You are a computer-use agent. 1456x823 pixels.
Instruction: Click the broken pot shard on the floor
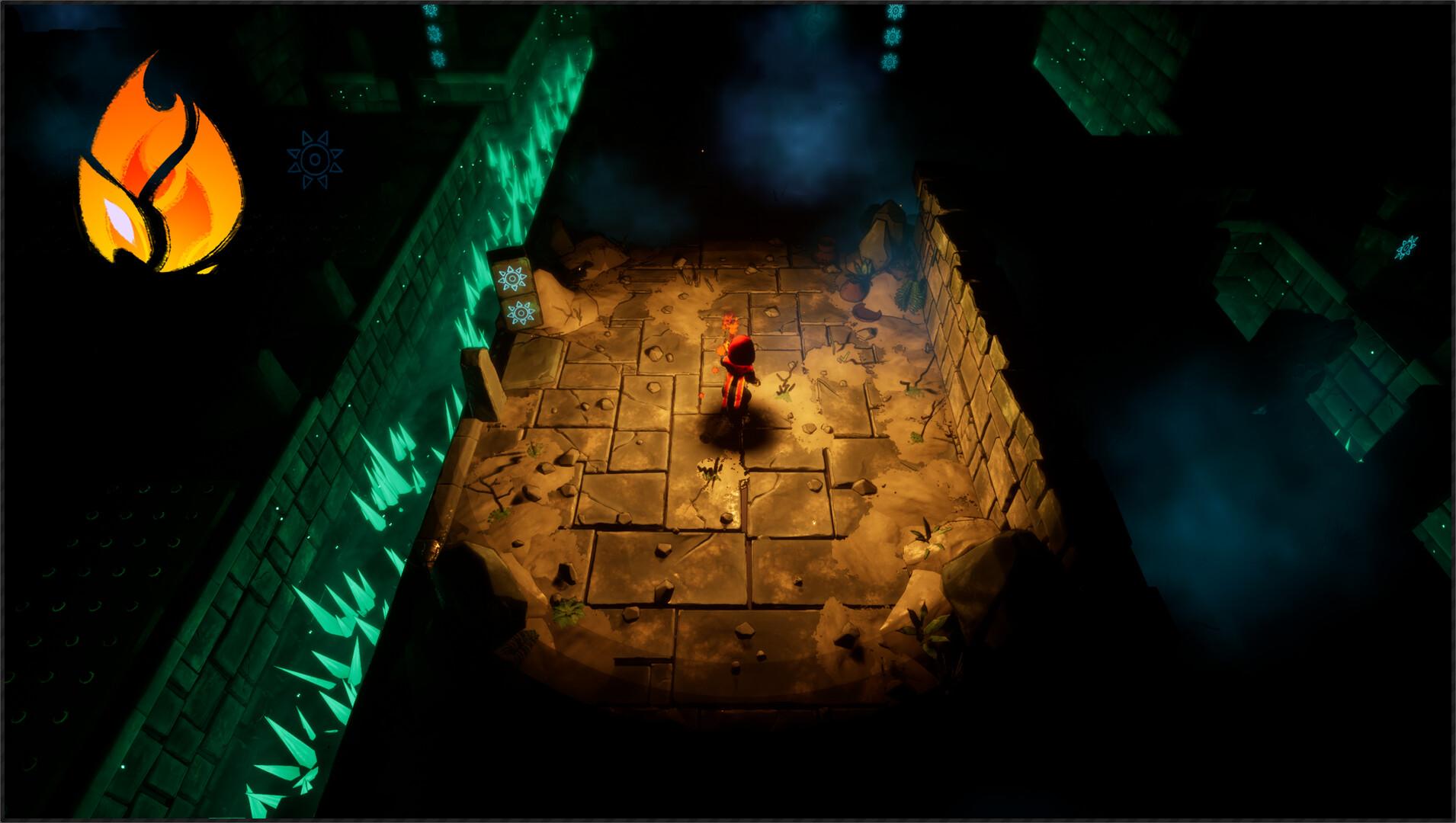(x=867, y=313)
